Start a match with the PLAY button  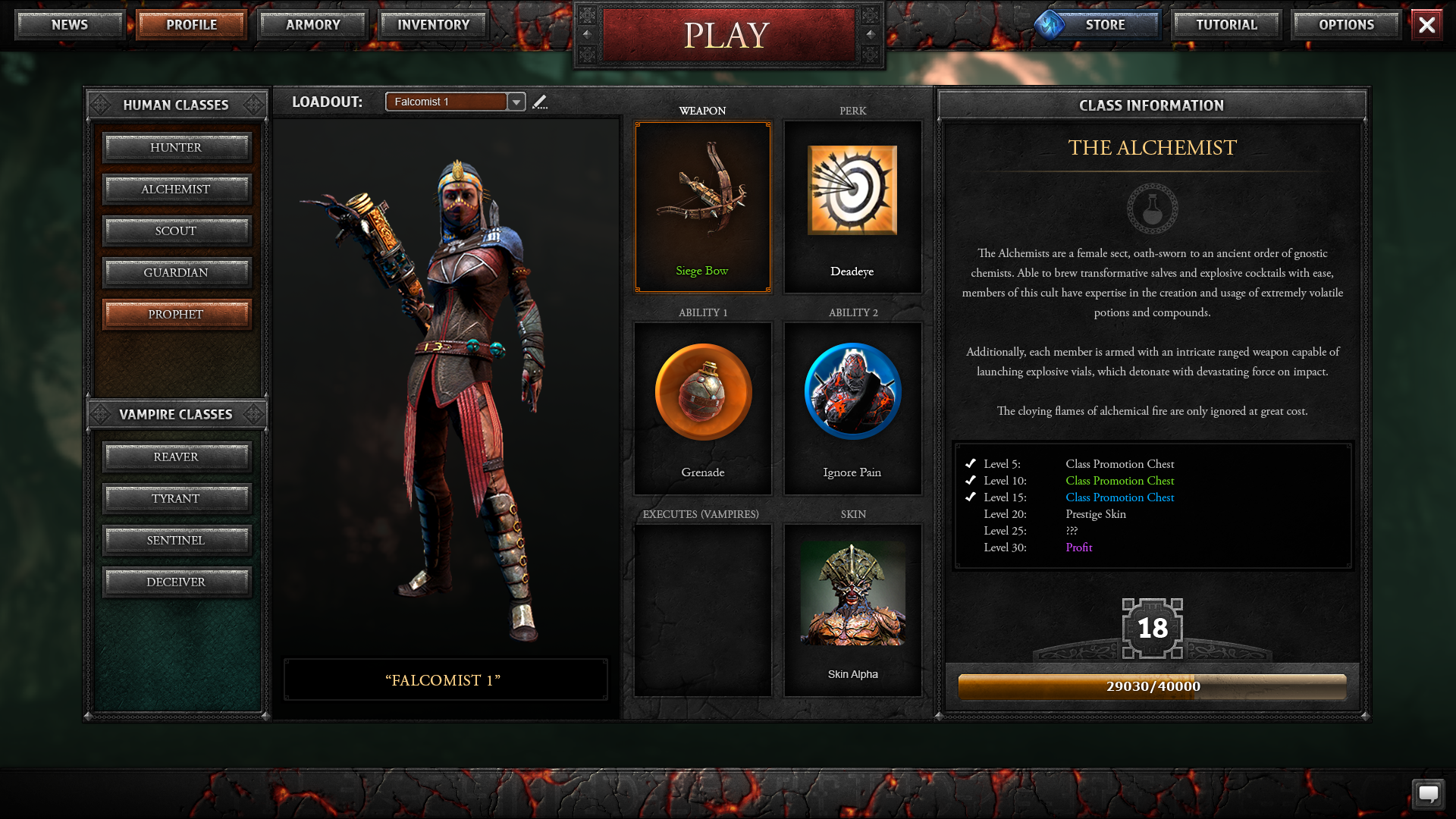point(728,35)
